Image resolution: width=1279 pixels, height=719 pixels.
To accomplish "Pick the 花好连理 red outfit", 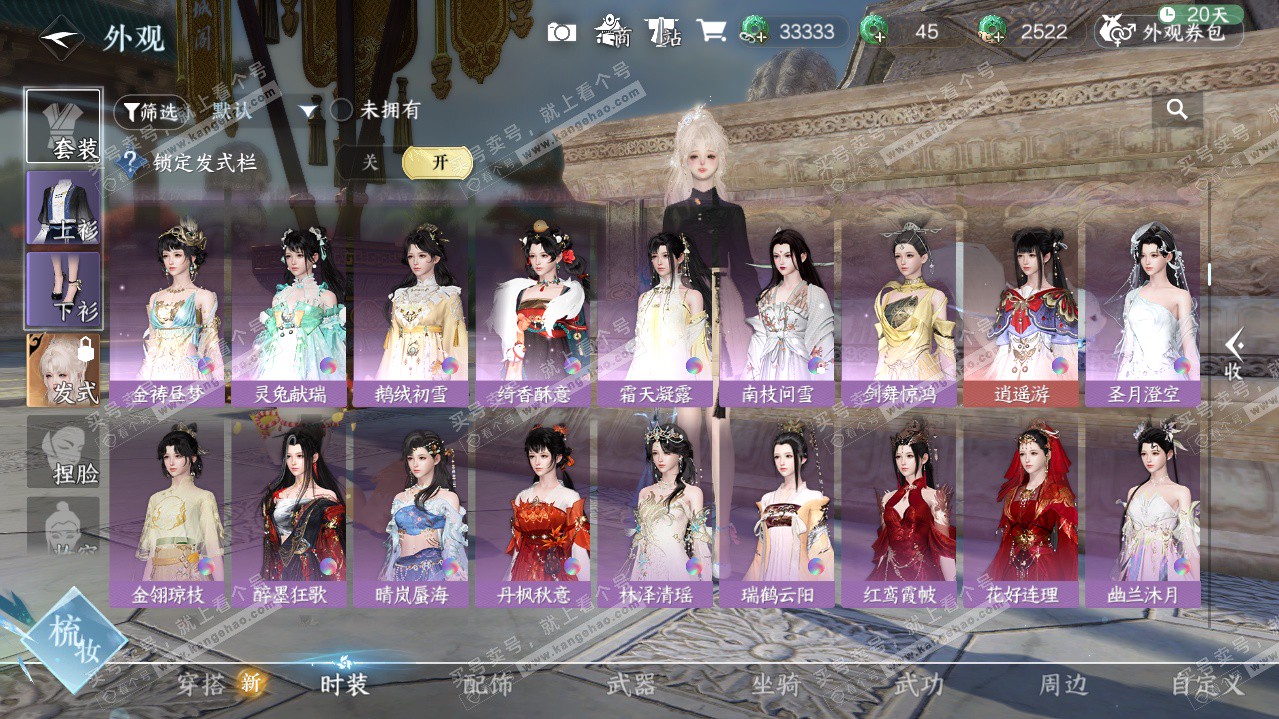I will (1021, 512).
